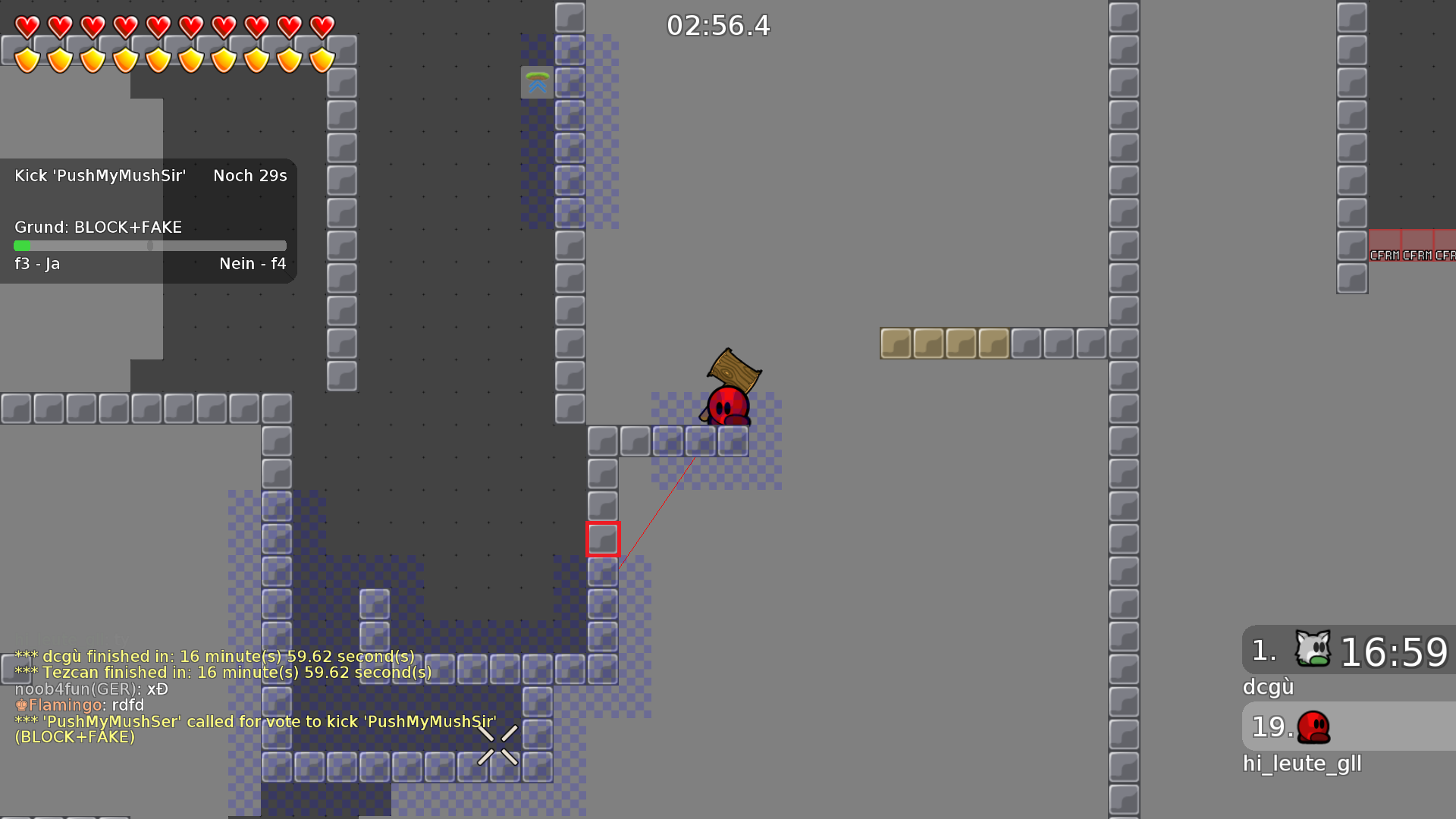The height and width of the screenshot is (819, 1456).
Task: Click a CFRM confirm block on the right edge
Action: (1386, 245)
